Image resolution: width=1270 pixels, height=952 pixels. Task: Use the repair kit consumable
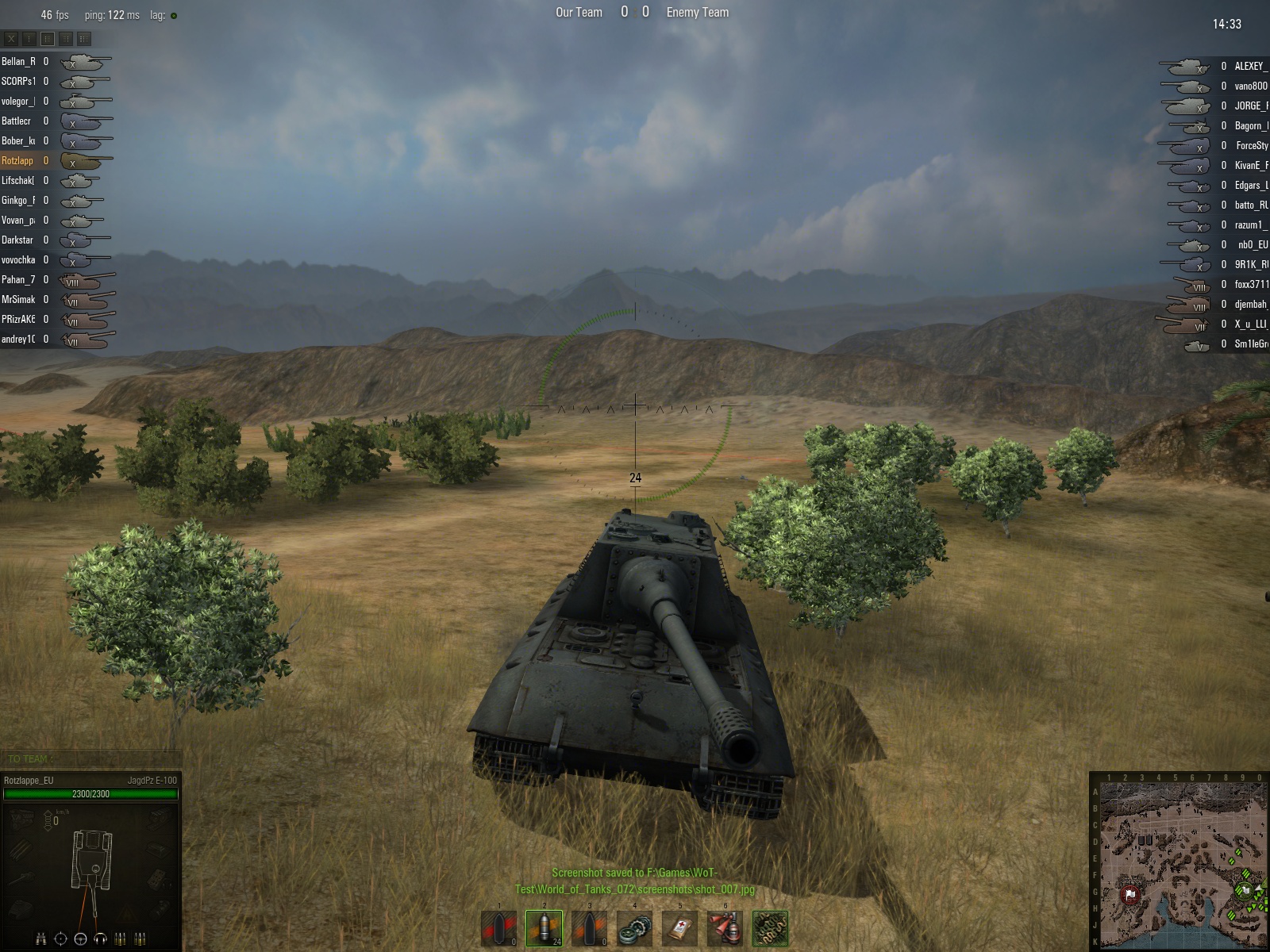pos(634,927)
